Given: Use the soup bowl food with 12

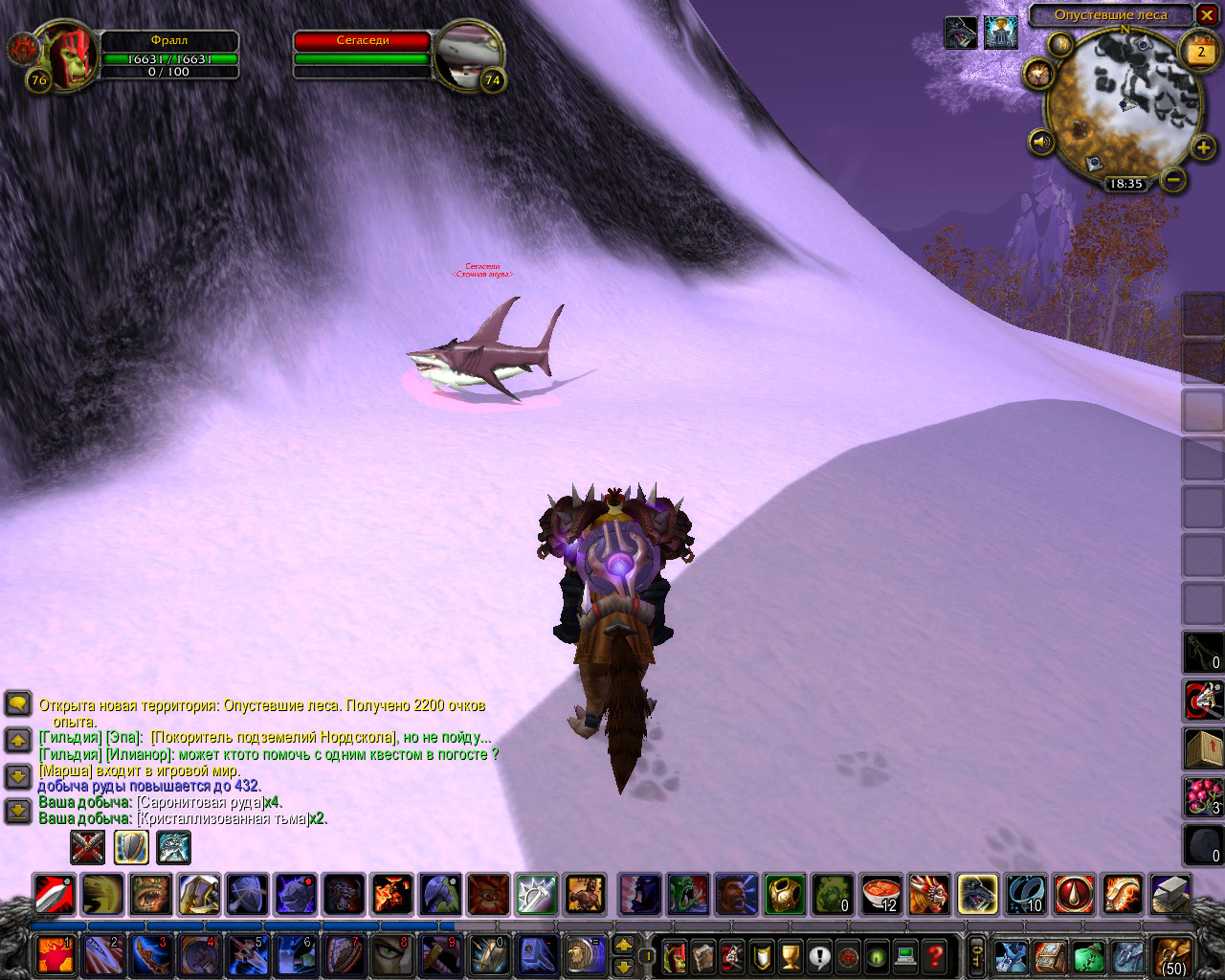Looking at the screenshot, I should point(880,895).
